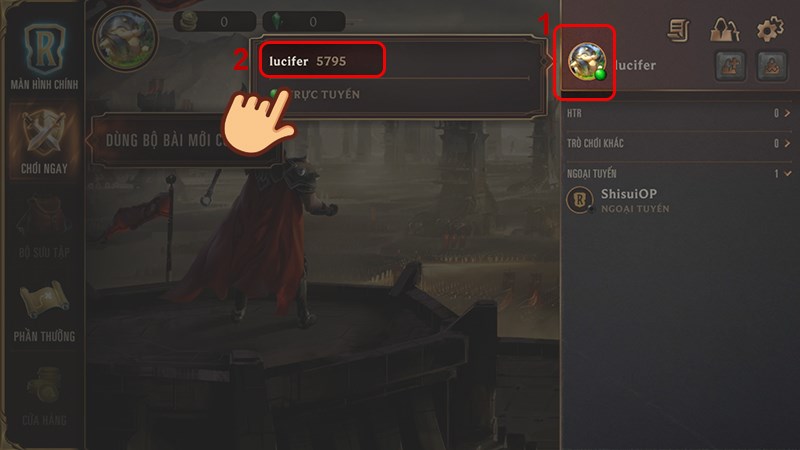Open the gear settings icon
The width and height of the screenshot is (800, 450).
(769, 30)
